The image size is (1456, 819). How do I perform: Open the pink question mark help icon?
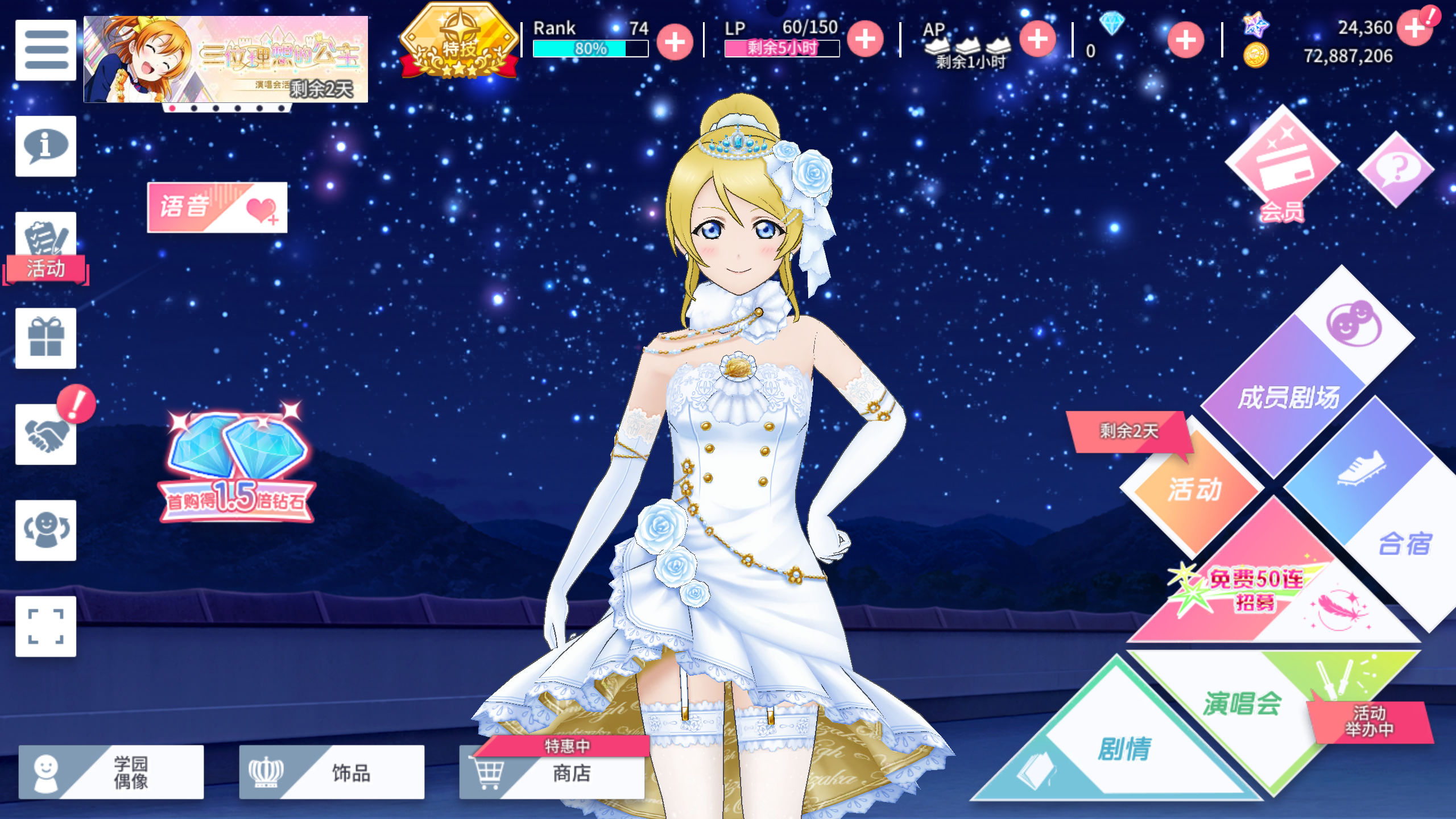click(x=1396, y=169)
